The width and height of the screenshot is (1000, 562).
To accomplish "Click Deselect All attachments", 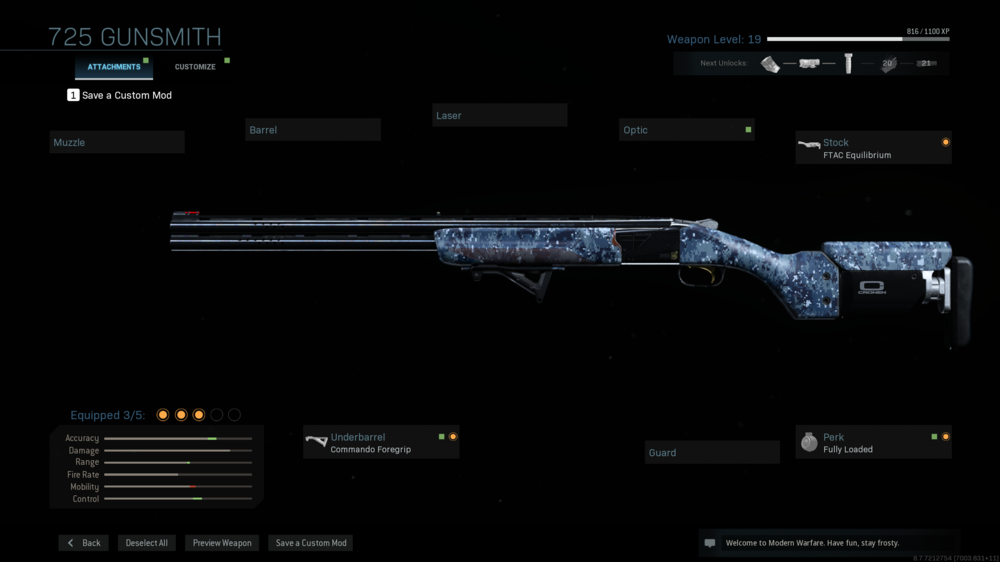I will pos(147,543).
